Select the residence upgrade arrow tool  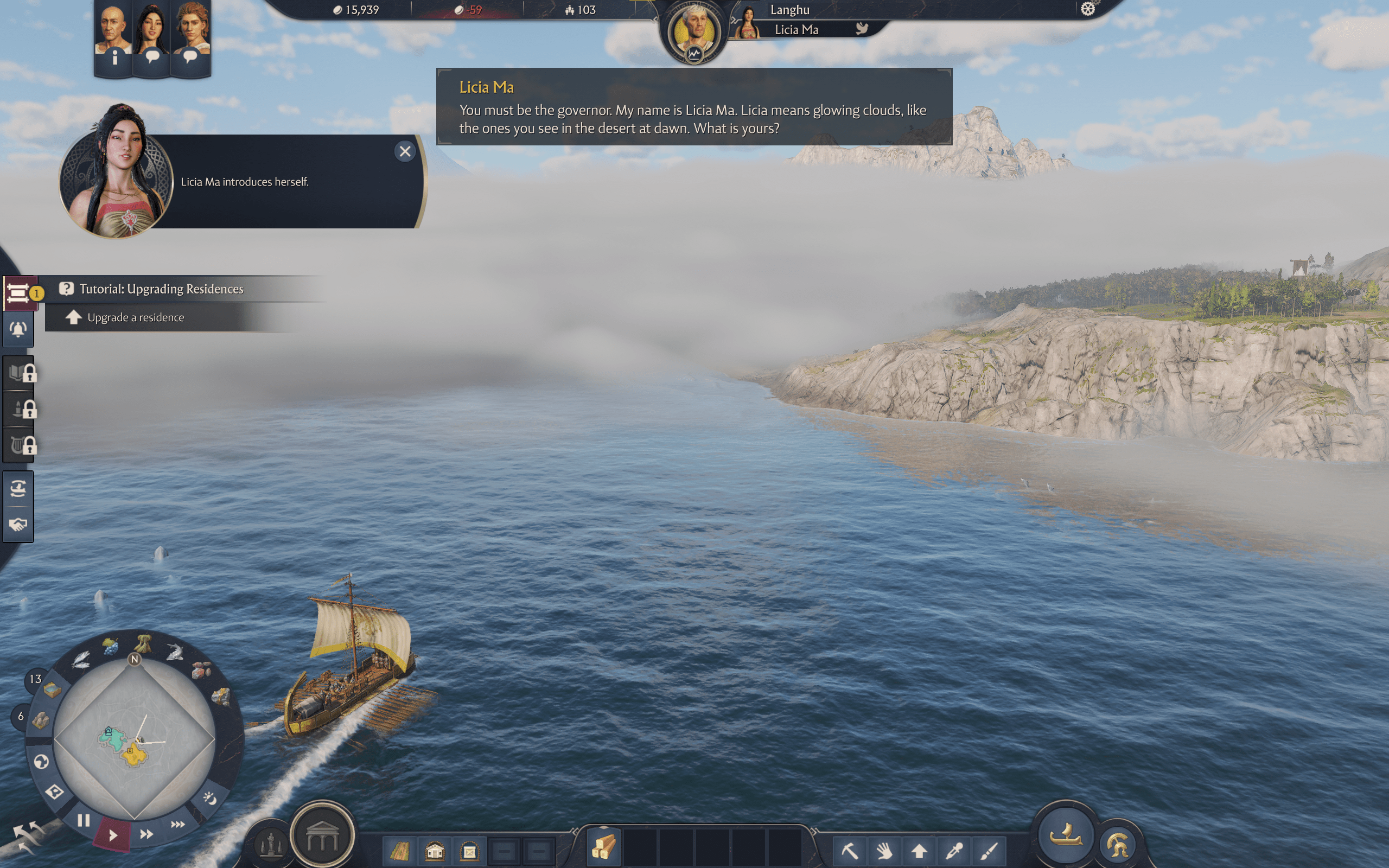coord(920,852)
